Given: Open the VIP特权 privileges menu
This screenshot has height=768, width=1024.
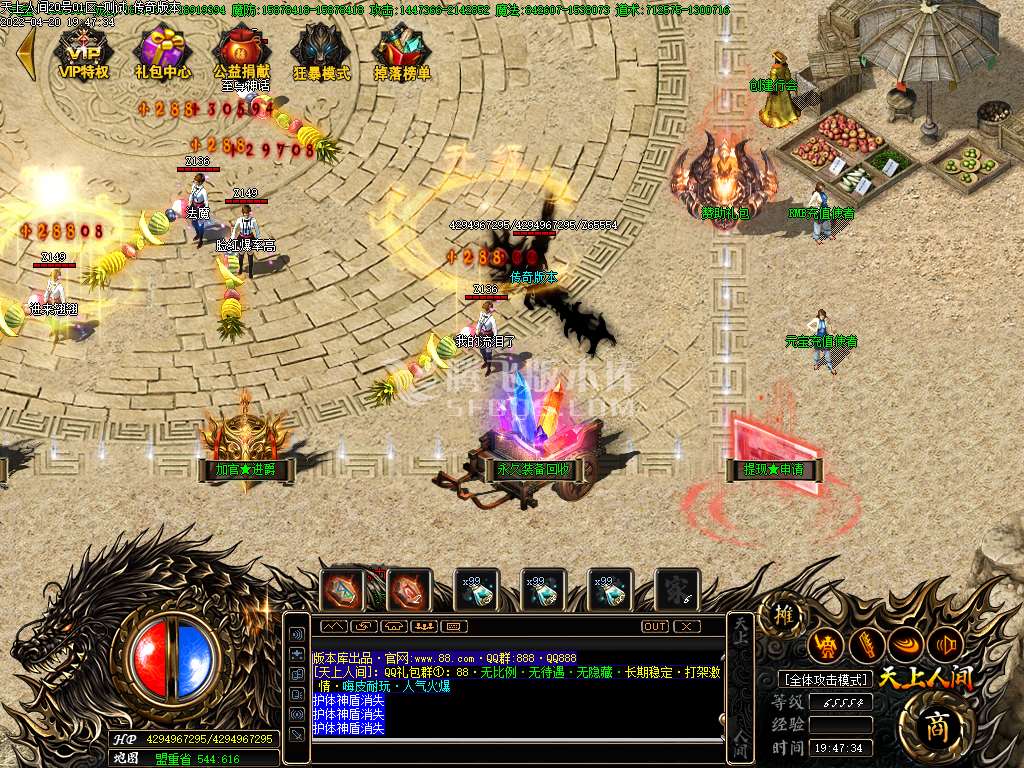Looking at the screenshot, I should point(84,51).
